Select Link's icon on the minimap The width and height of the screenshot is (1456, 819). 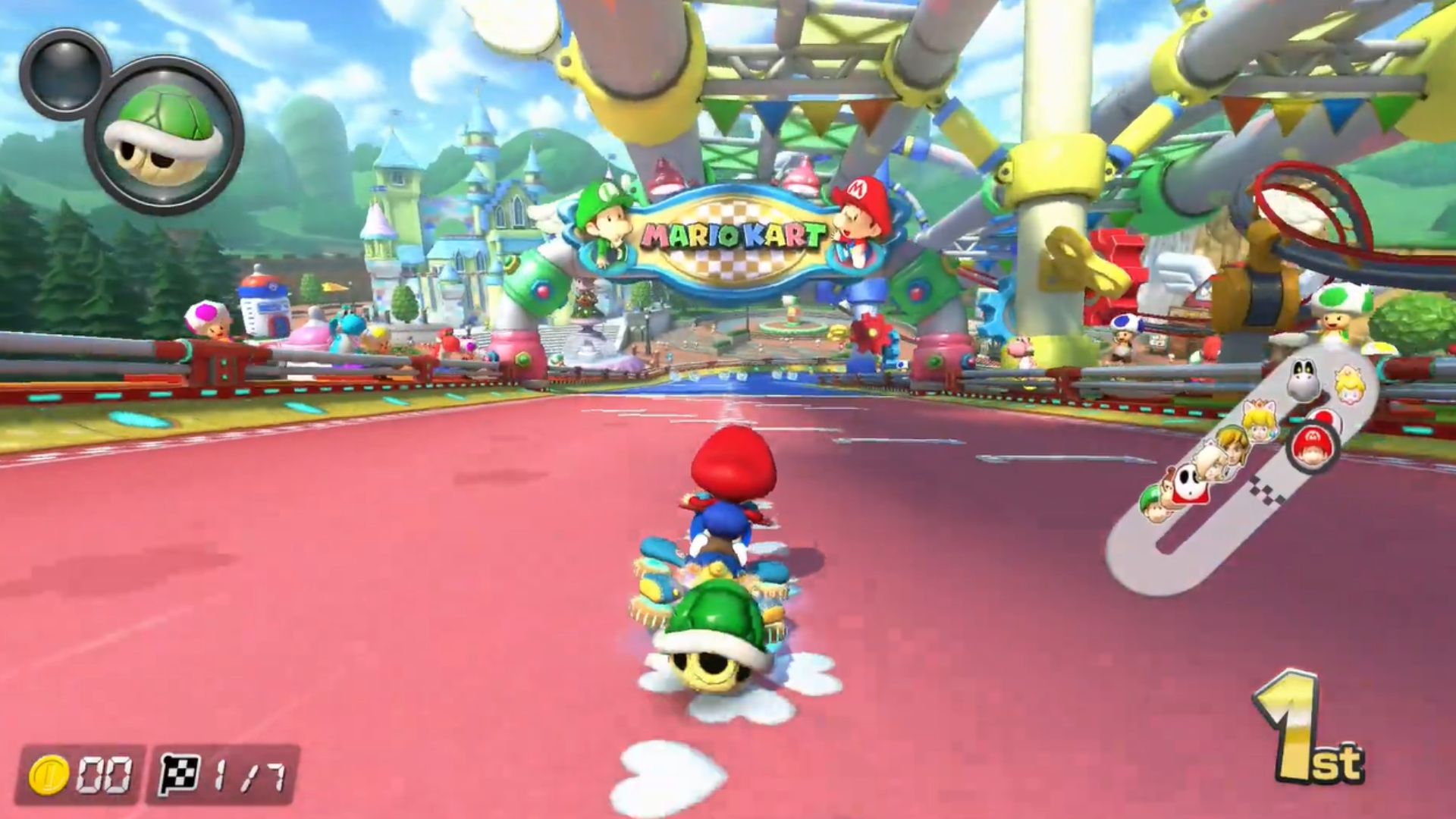click(x=1232, y=444)
